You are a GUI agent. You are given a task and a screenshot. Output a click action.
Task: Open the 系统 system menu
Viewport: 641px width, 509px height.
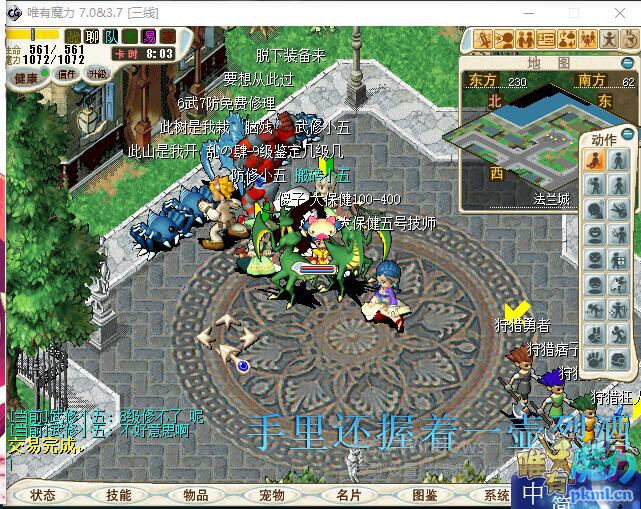(x=496, y=495)
